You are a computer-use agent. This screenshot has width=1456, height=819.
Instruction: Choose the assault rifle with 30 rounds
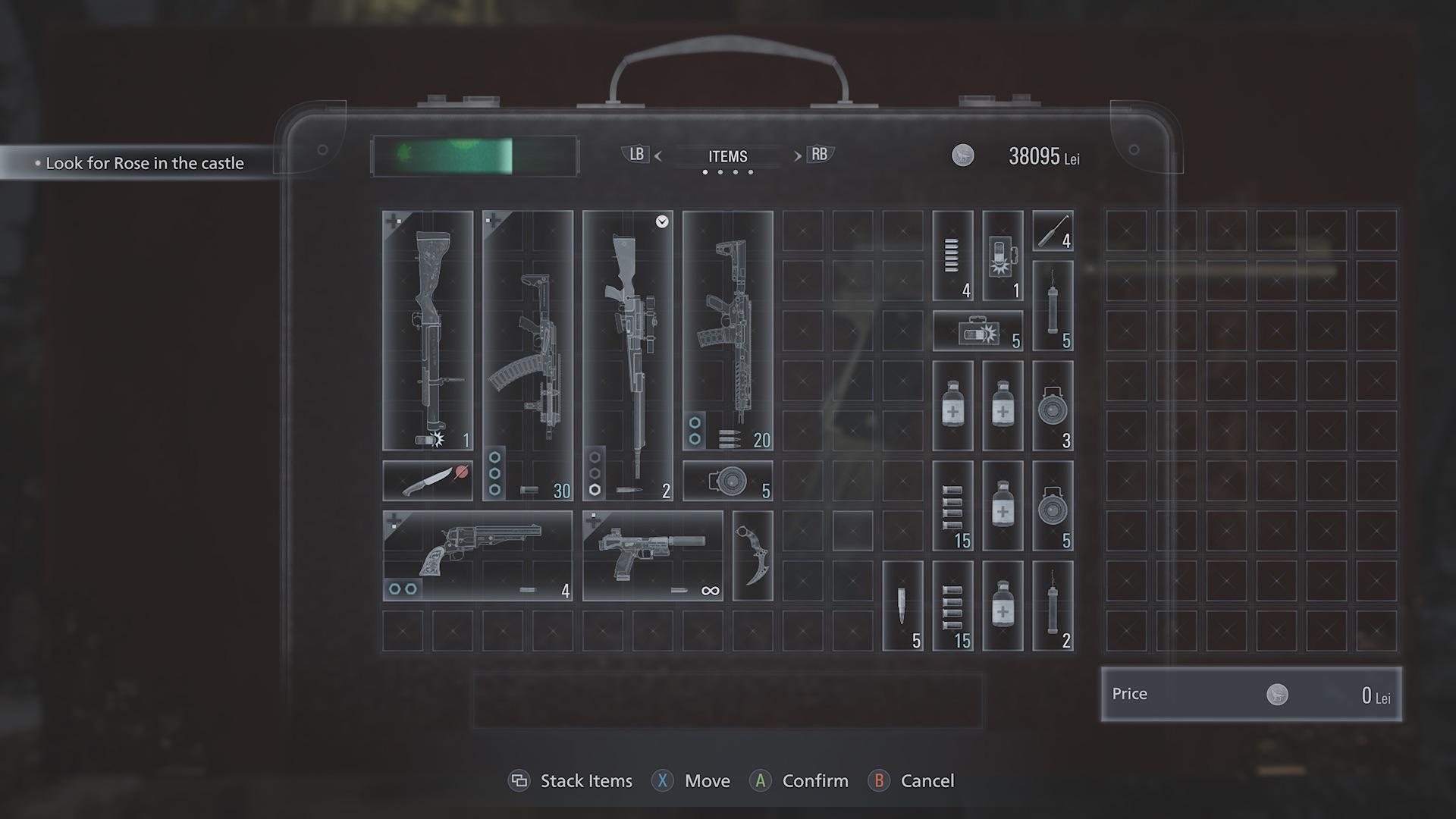click(x=528, y=355)
